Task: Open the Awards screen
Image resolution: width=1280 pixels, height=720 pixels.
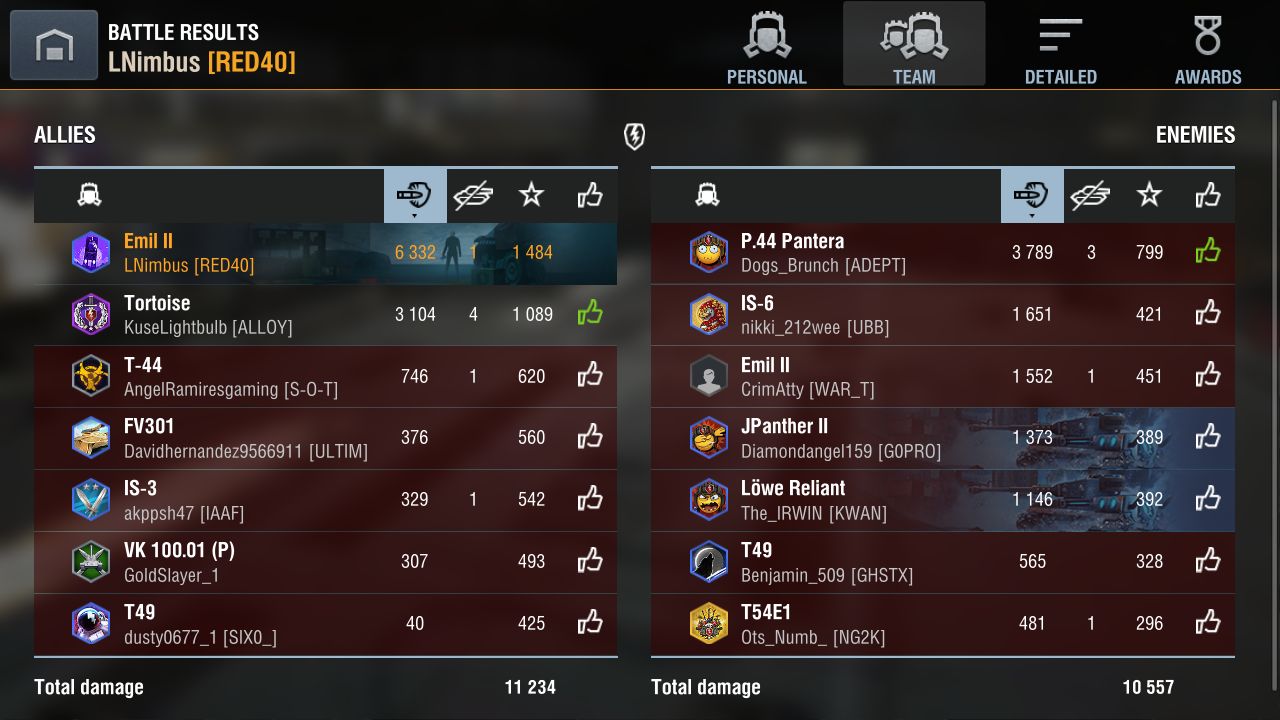Action: click(1208, 44)
